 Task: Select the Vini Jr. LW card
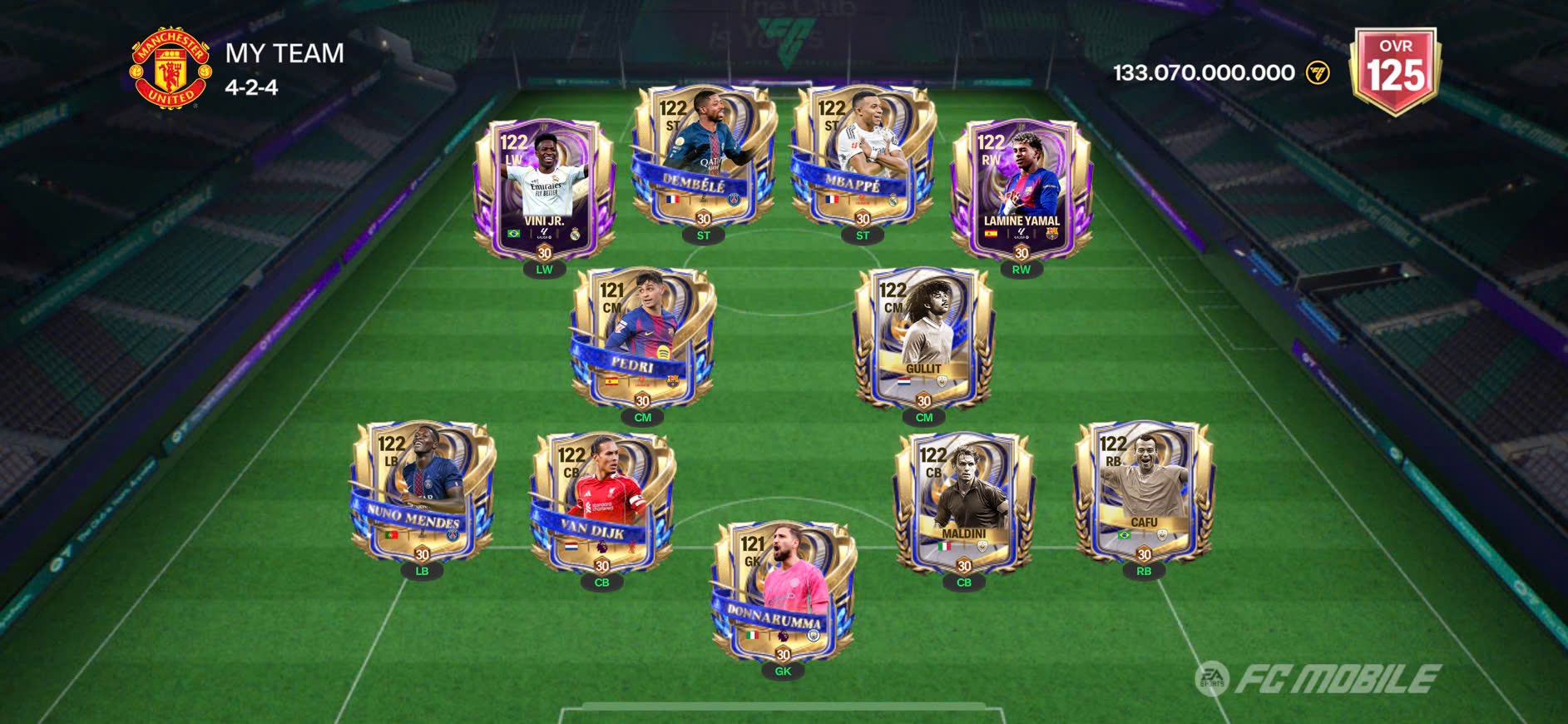[544, 190]
